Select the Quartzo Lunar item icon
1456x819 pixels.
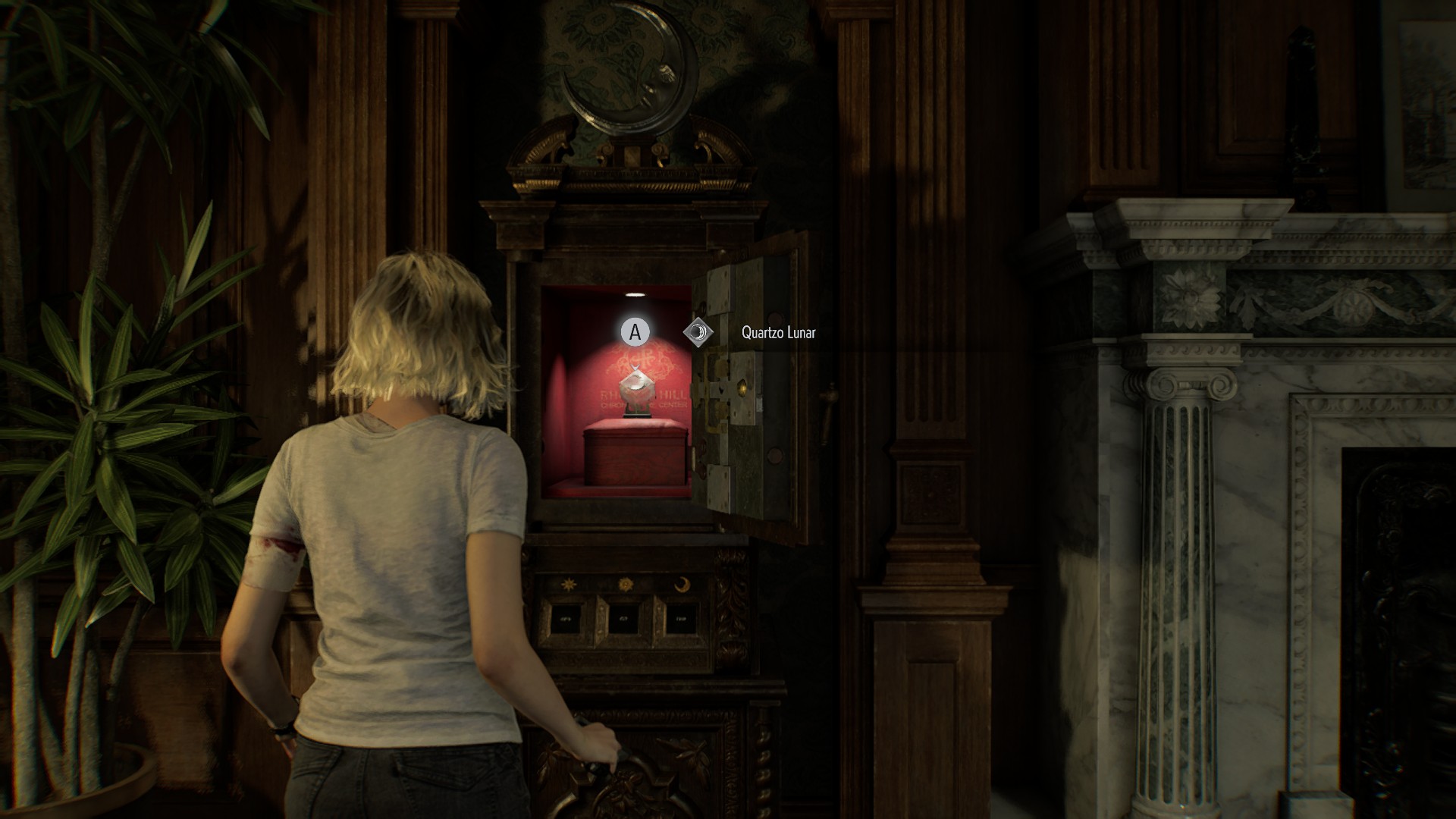698,332
